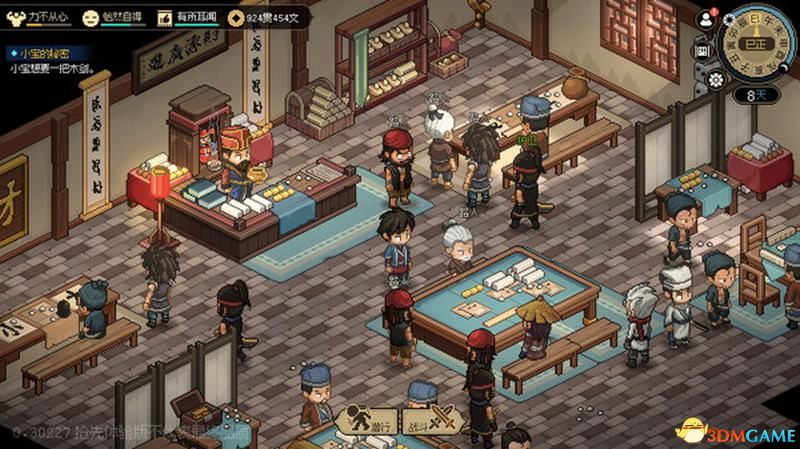The height and width of the screenshot is (449, 800).
Task: Open the 小宝的秘密 quest tracker entry
Action: click(40, 52)
